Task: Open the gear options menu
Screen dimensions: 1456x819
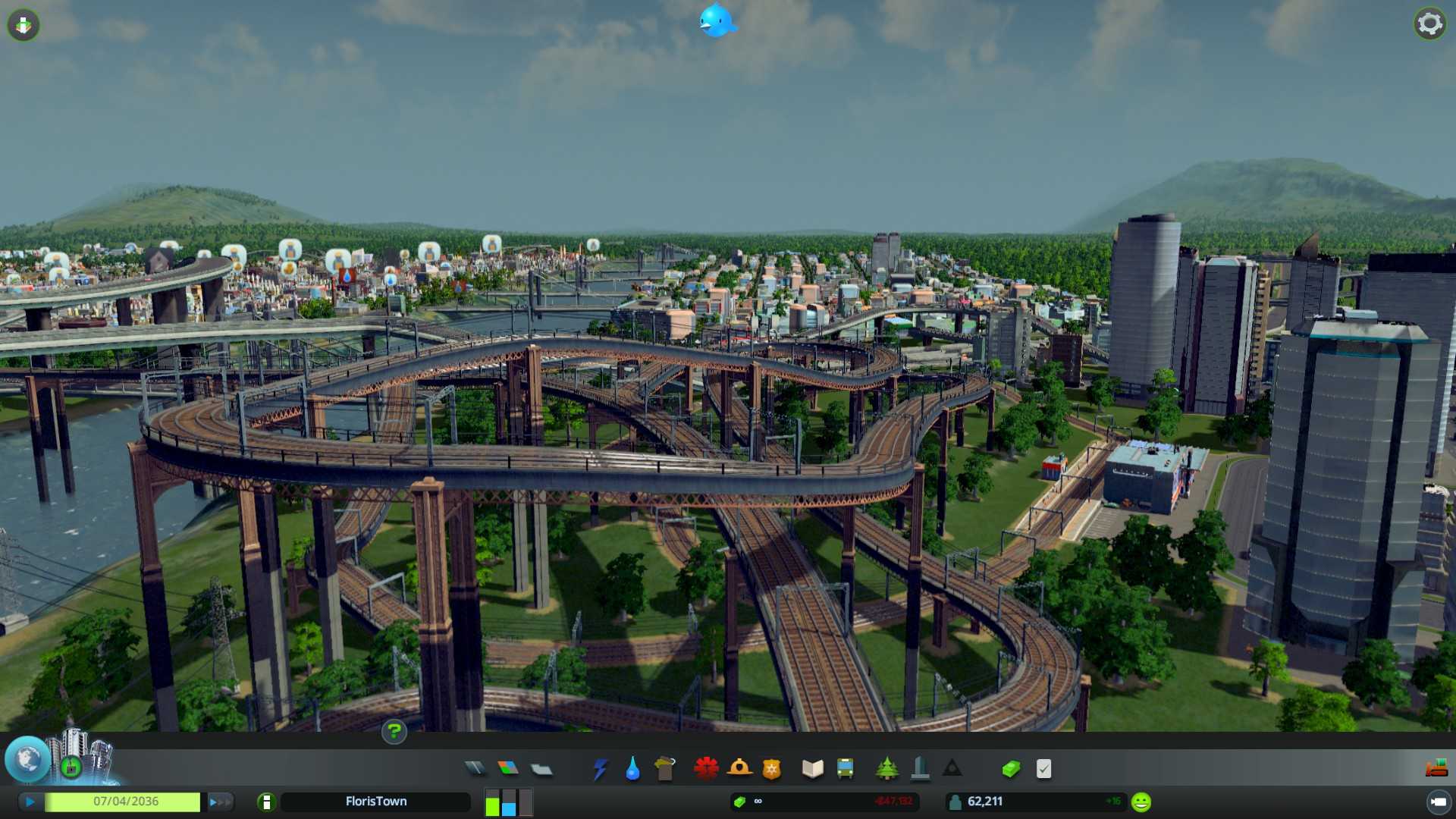Action: [x=1429, y=24]
